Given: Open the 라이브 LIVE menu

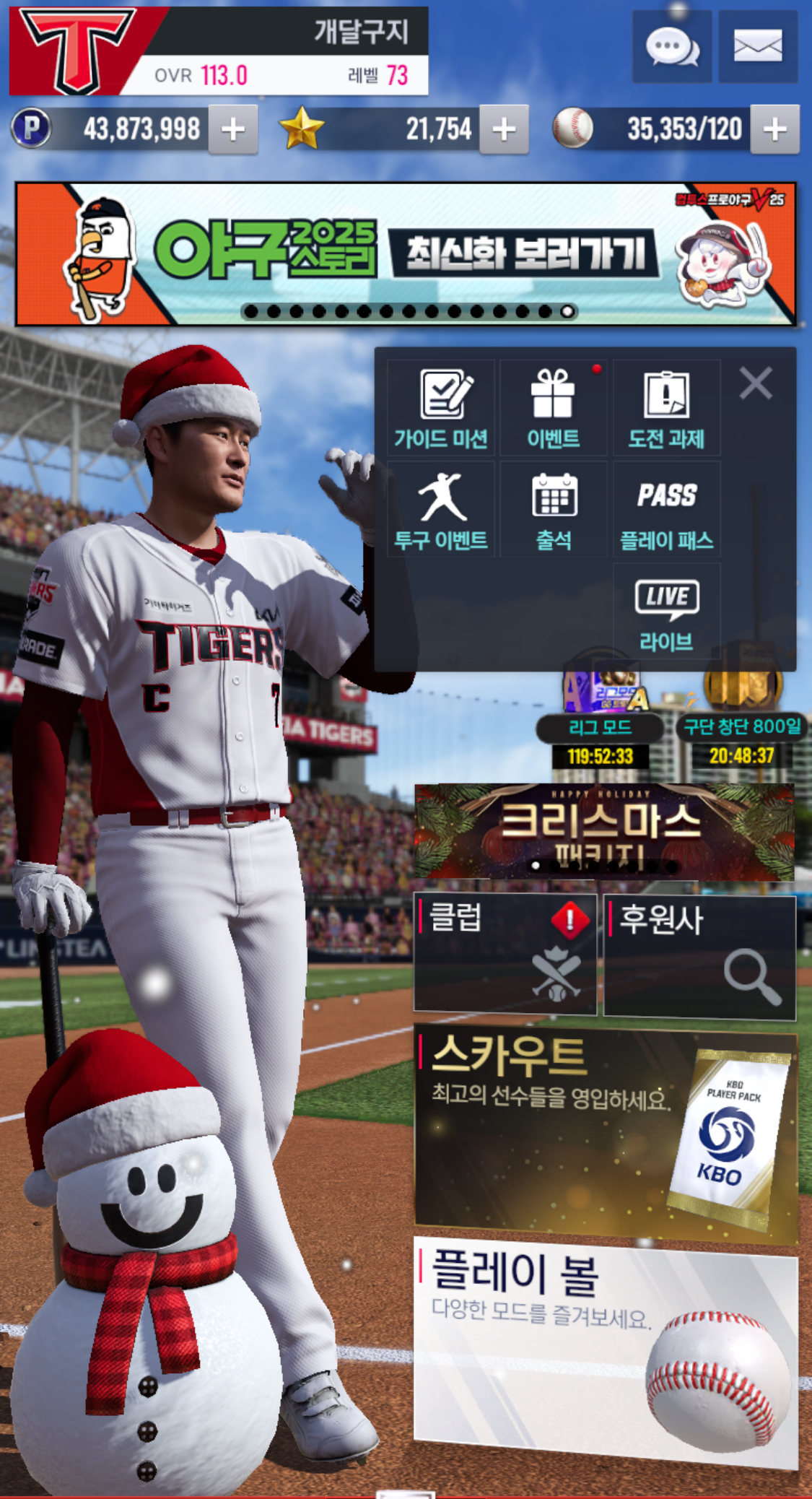Looking at the screenshot, I should pyautogui.click(x=666, y=612).
